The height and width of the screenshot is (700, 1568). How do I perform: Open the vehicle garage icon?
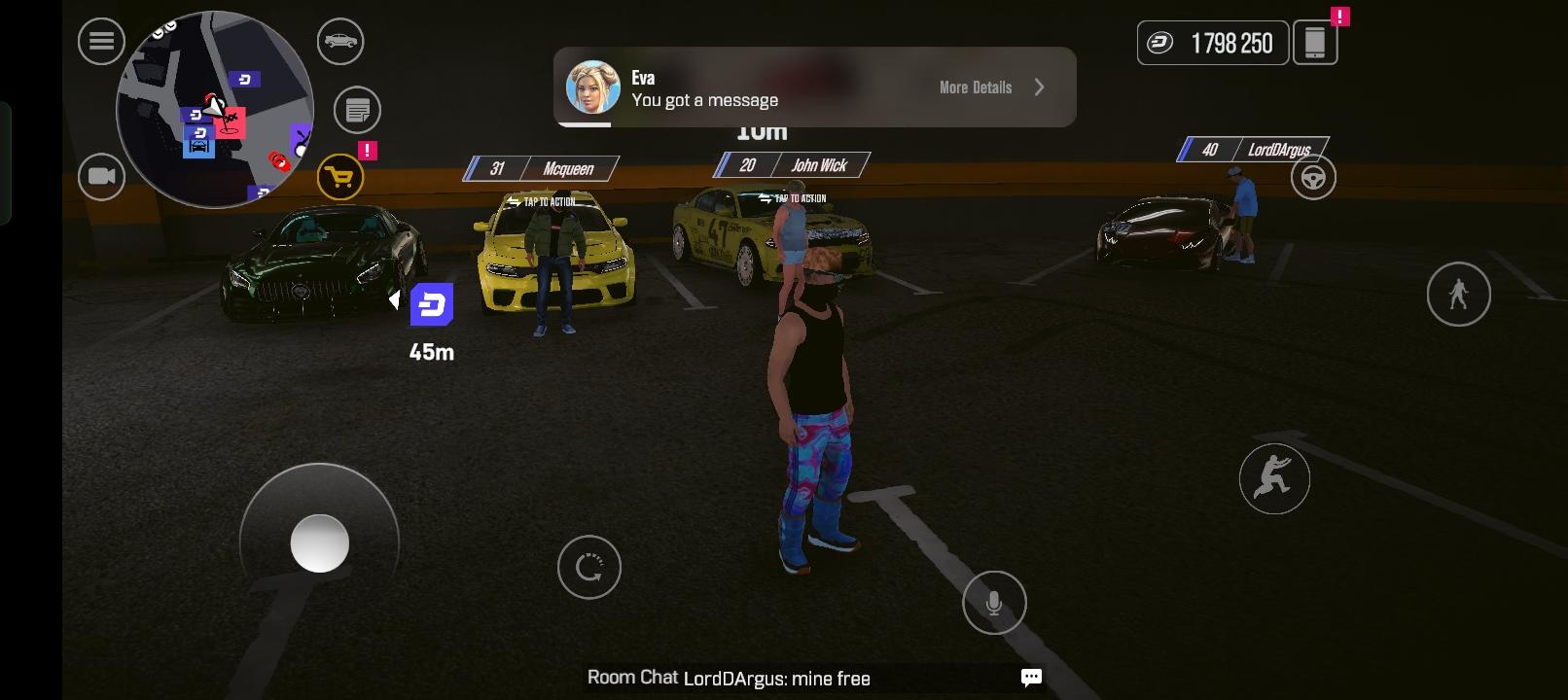339,42
